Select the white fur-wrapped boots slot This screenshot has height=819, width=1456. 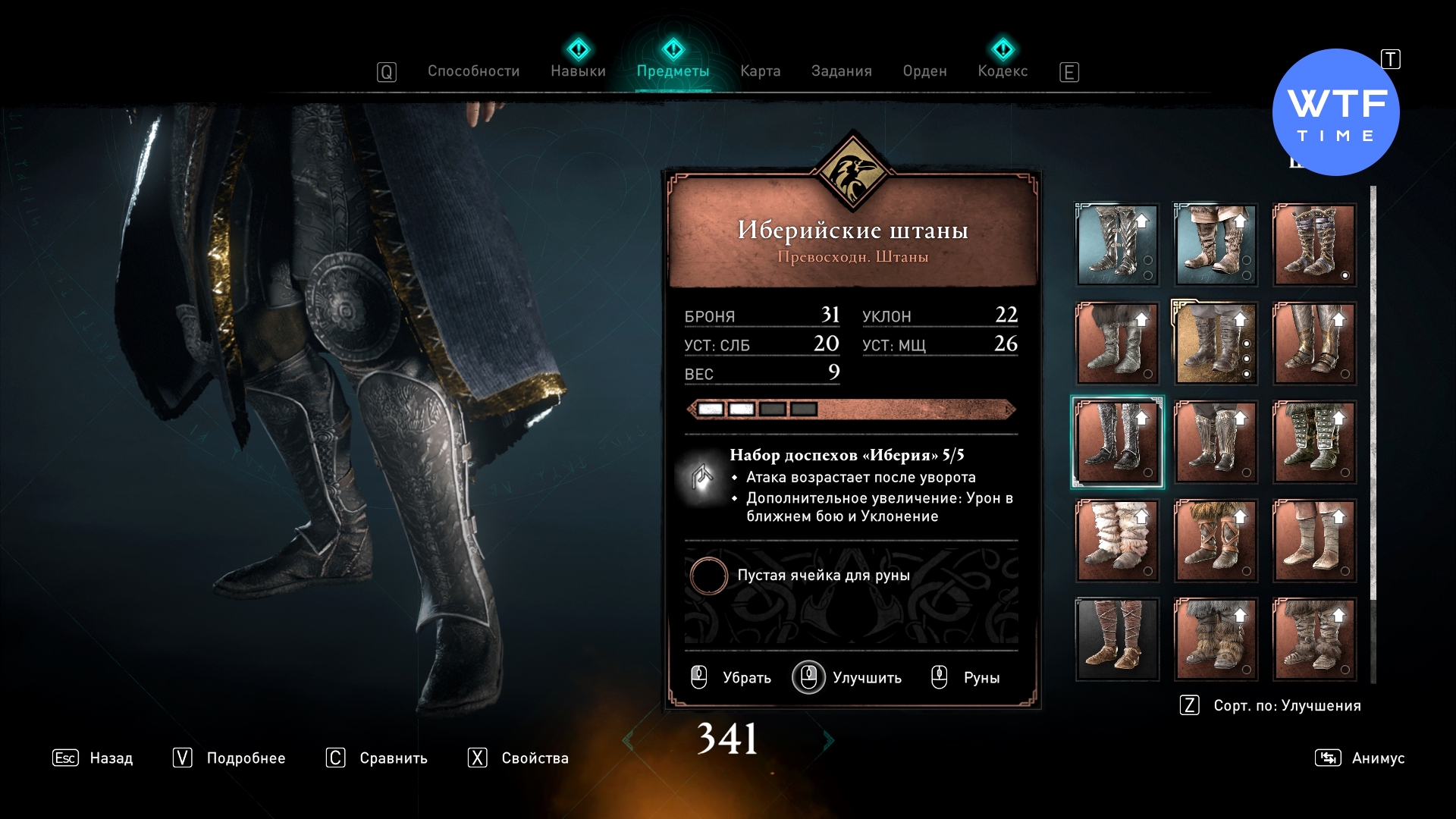coord(1117,541)
